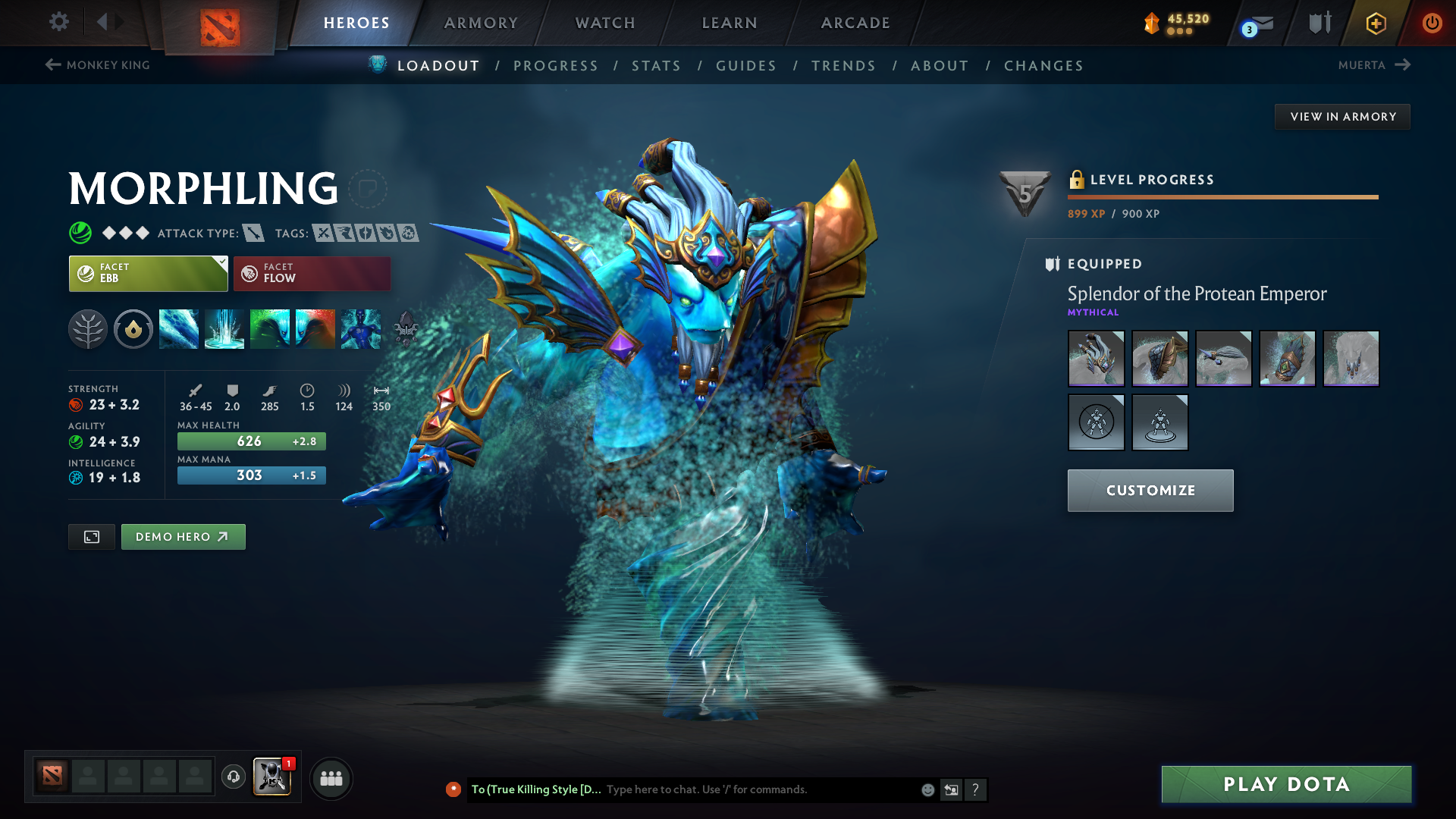Select the Morph ultimate ability icon
This screenshot has height=819, width=1456.
pyautogui.click(x=361, y=328)
